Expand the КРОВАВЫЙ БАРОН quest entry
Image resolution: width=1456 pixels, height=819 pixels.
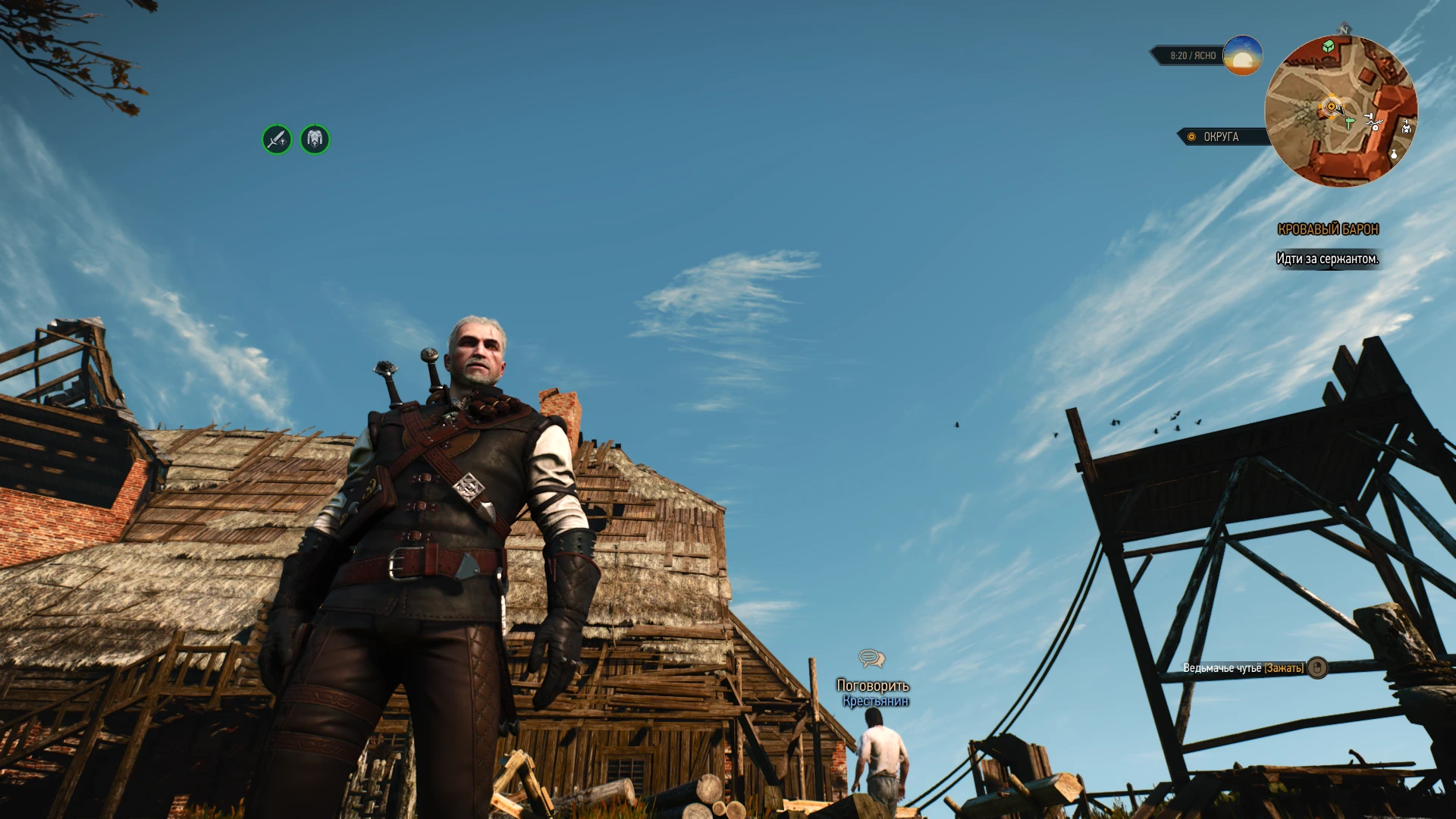[1328, 230]
